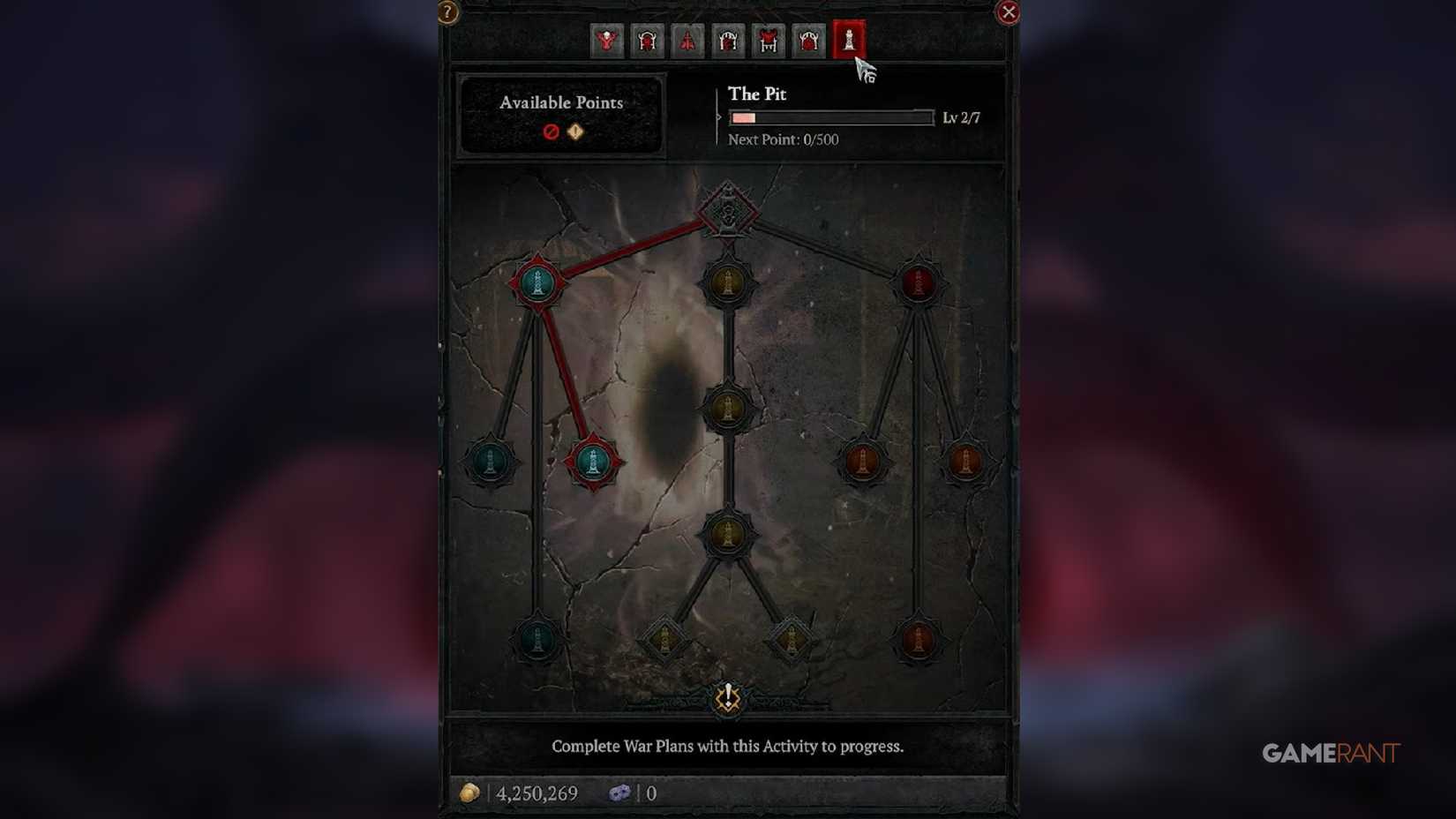Switch to the leftmost activity tab

[x=607, y=41]
